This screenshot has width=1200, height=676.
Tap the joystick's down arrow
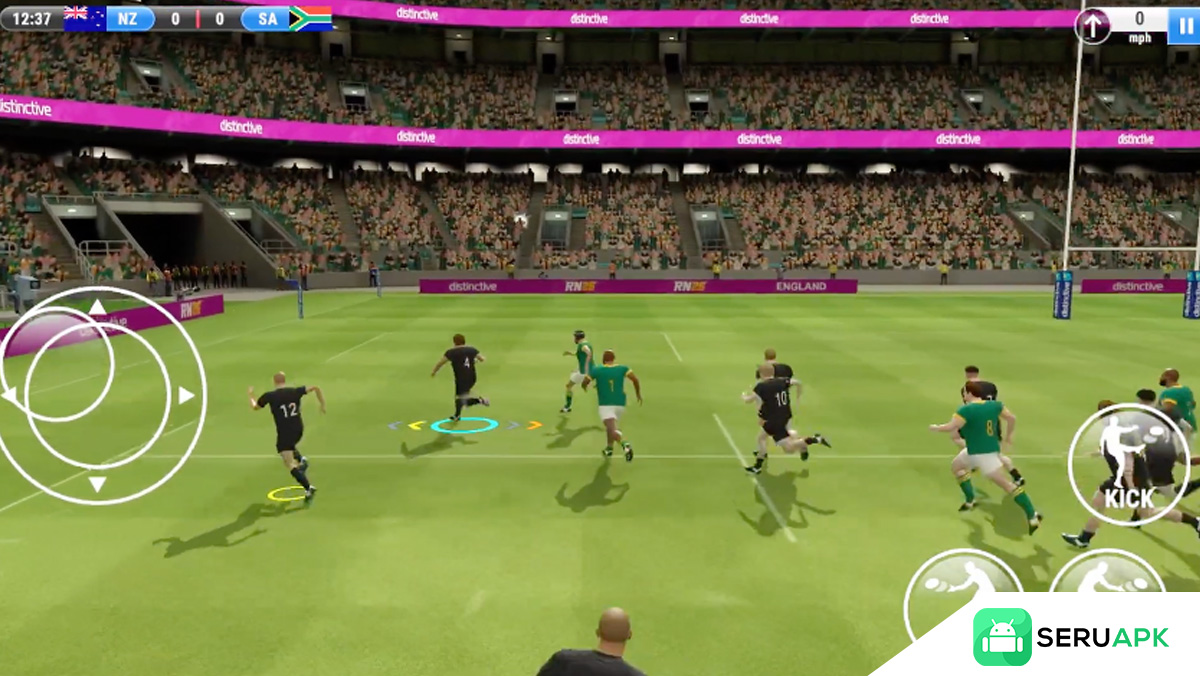pyautogui.click(x=97, y=485)
